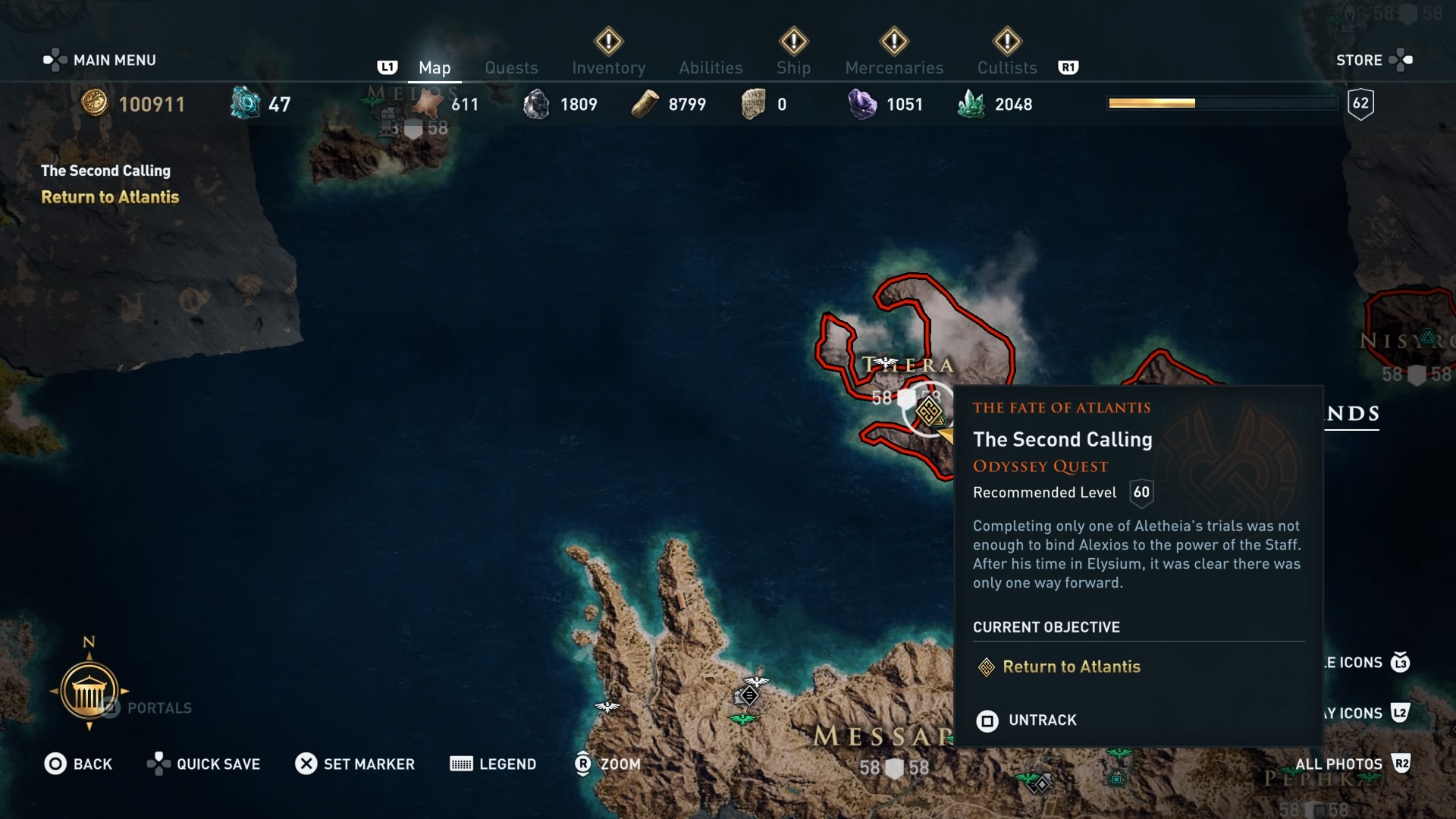Expand the cultists section with R1

click(x=1069, y=67)
